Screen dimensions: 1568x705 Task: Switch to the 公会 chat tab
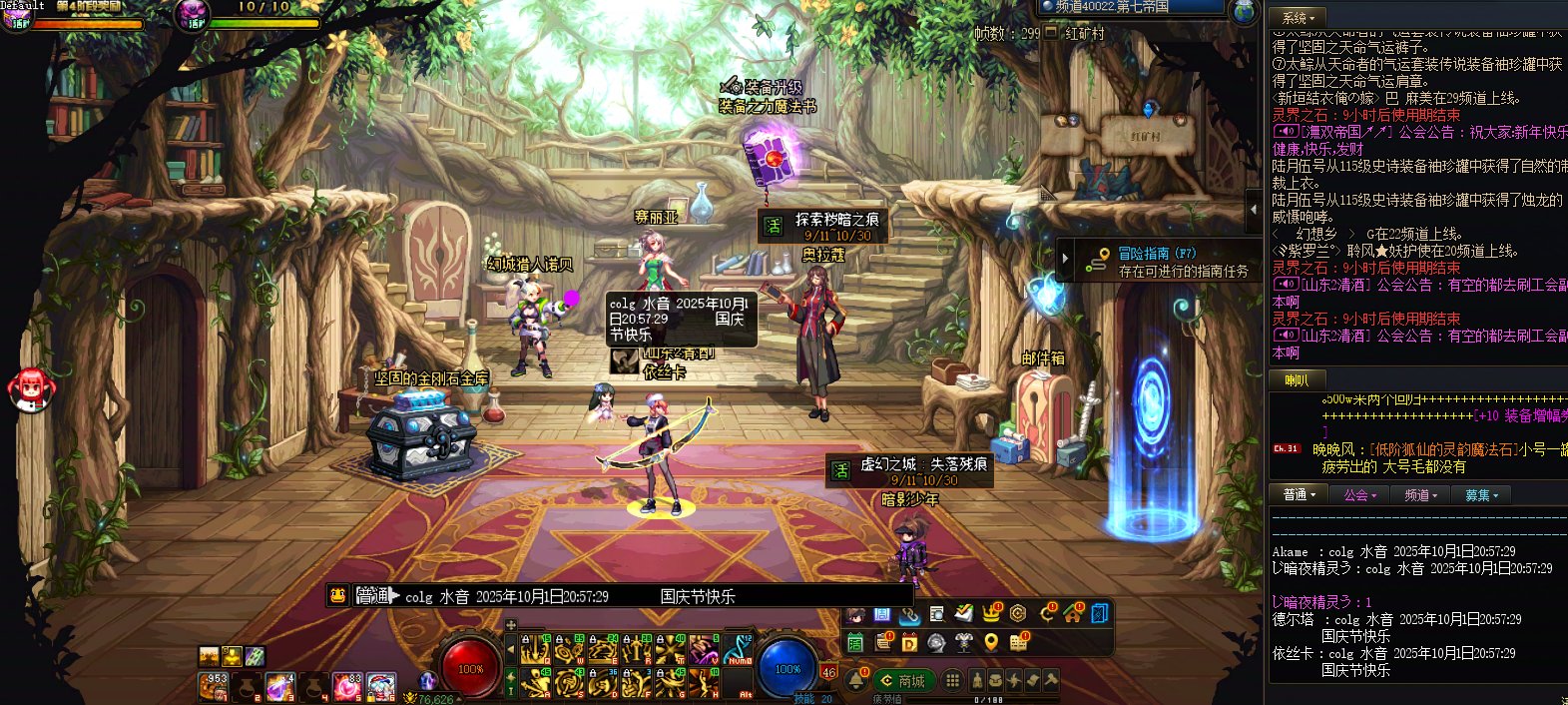1359,495
